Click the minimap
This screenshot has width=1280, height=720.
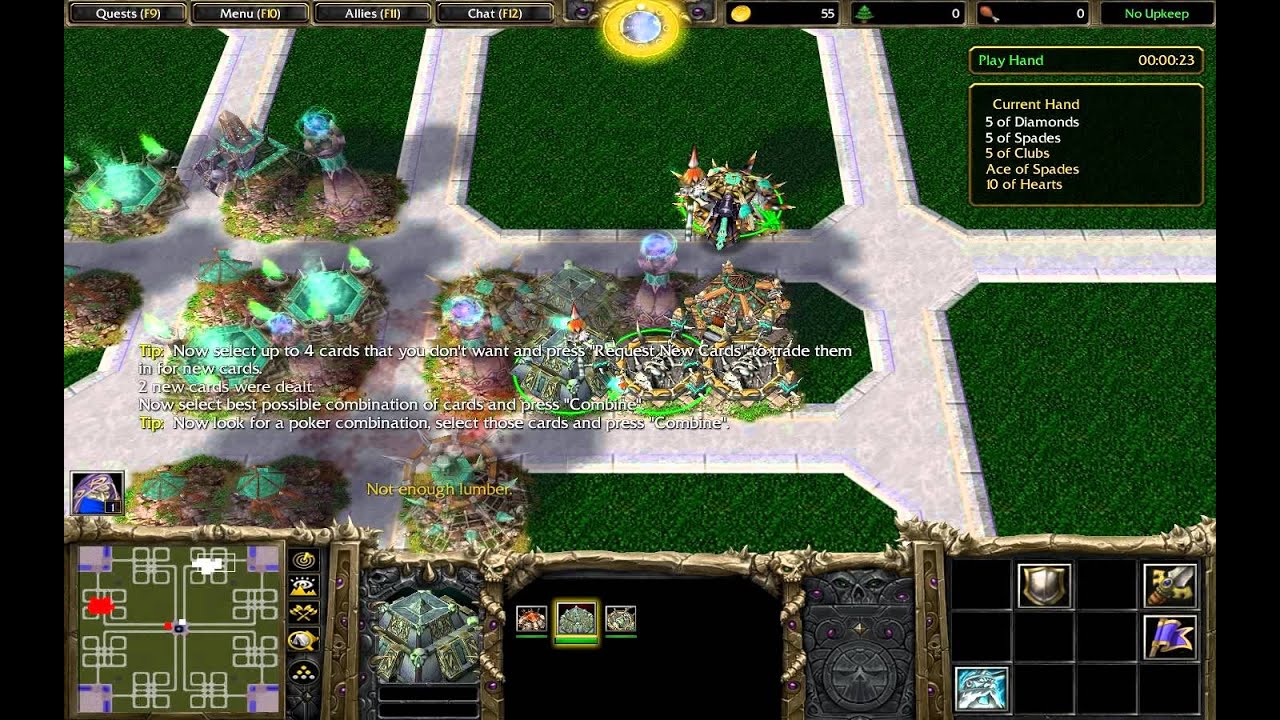click(x=178, y=627)
